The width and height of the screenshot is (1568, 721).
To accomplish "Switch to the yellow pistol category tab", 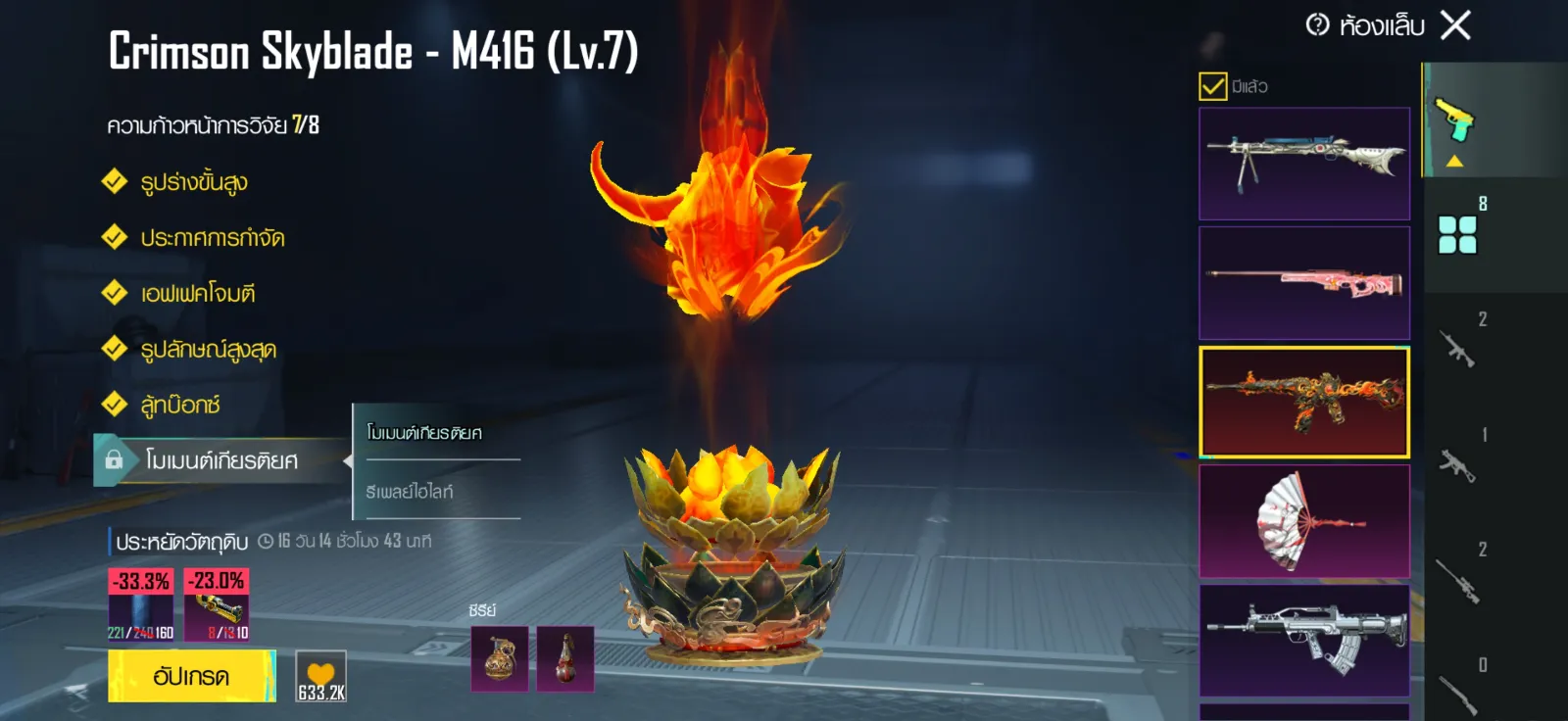I will [1455, 120].
